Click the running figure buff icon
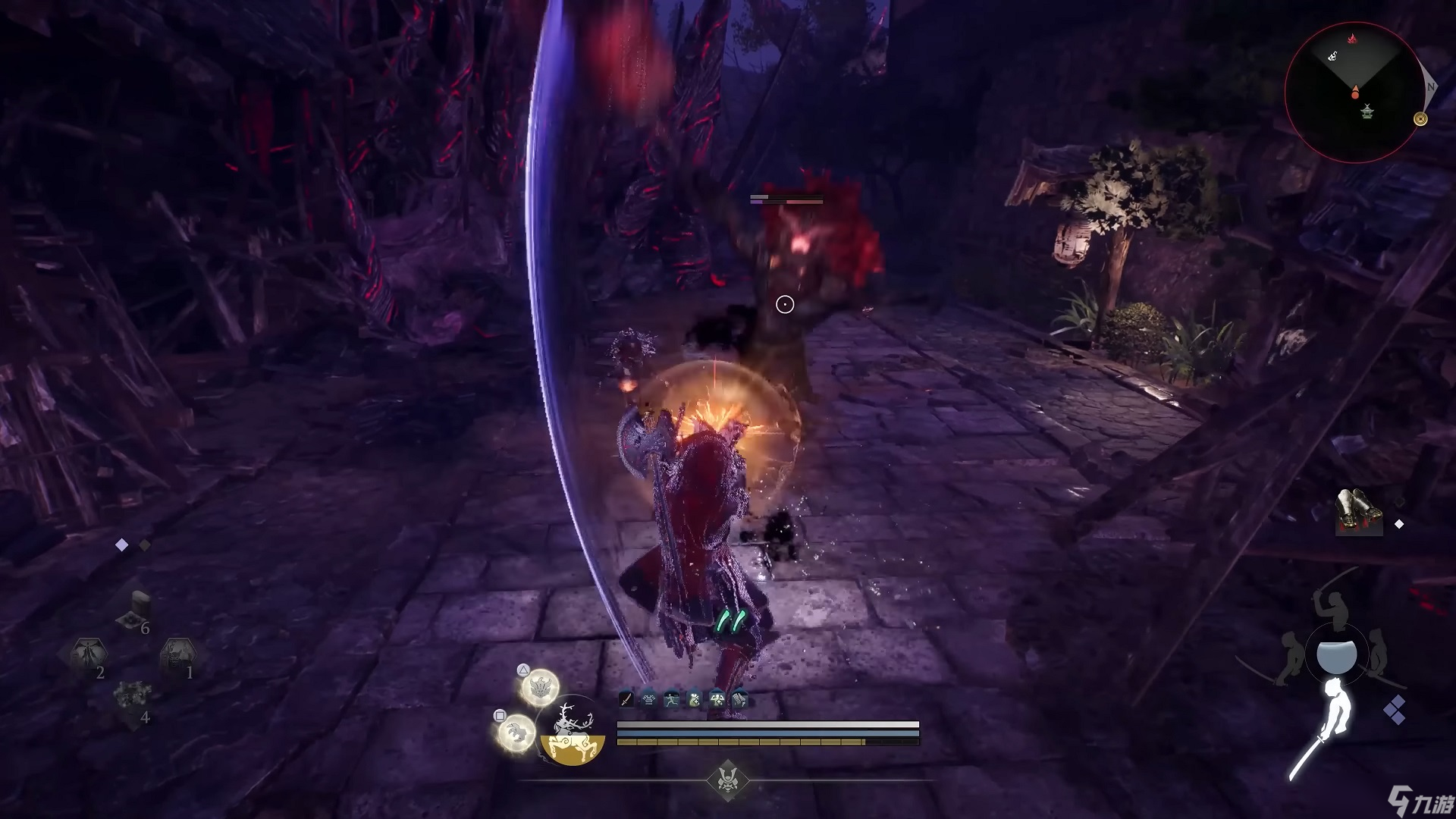Viewport: 1456px width, 819px height. click(672, 699)
